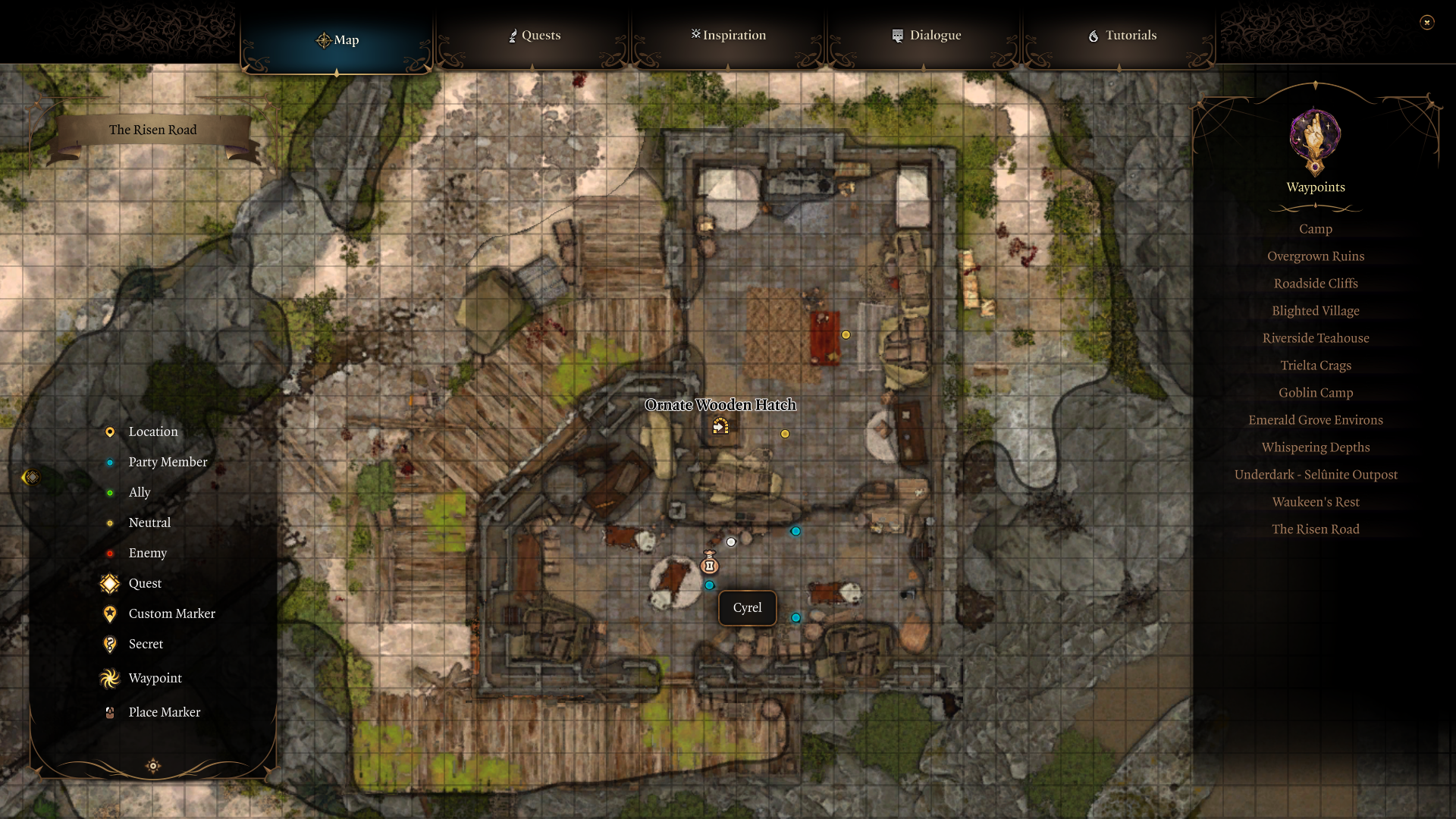Travel to Waukeen's Rest
The image size is (1456, 819).
tap(1315, 502)
